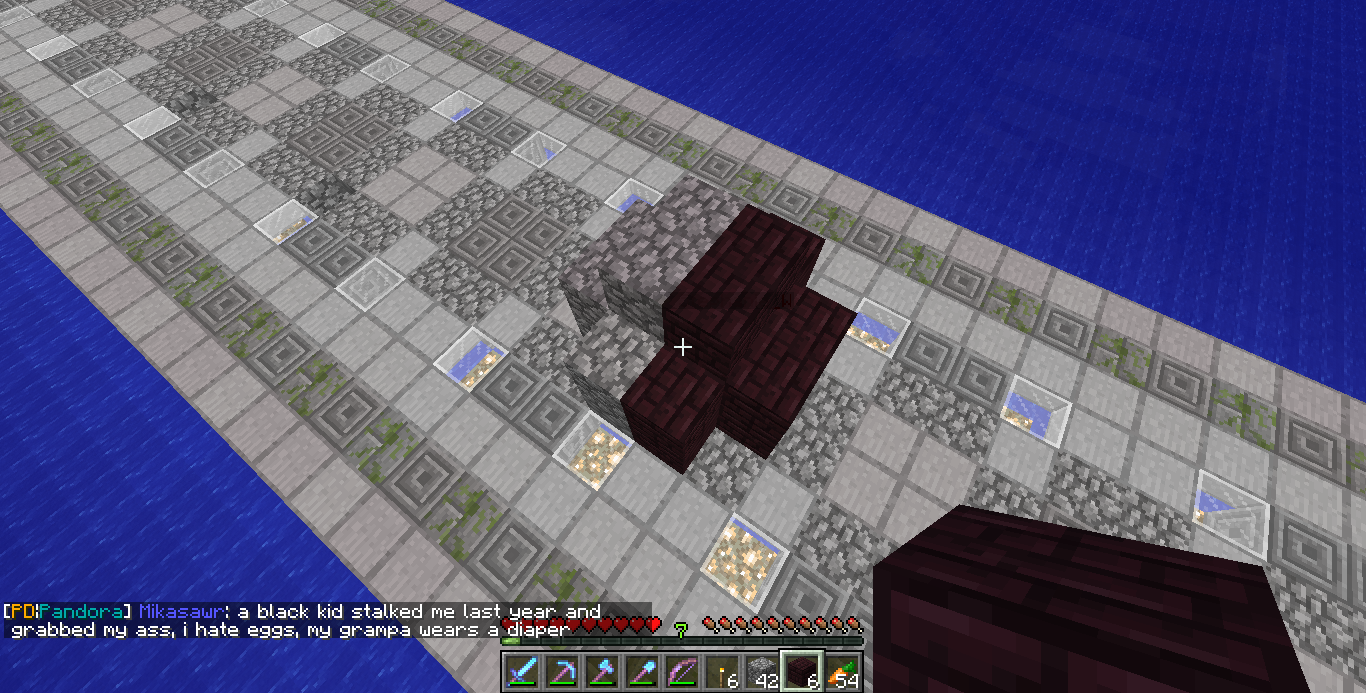Choose the carrot stack in the hotbar

841,672
